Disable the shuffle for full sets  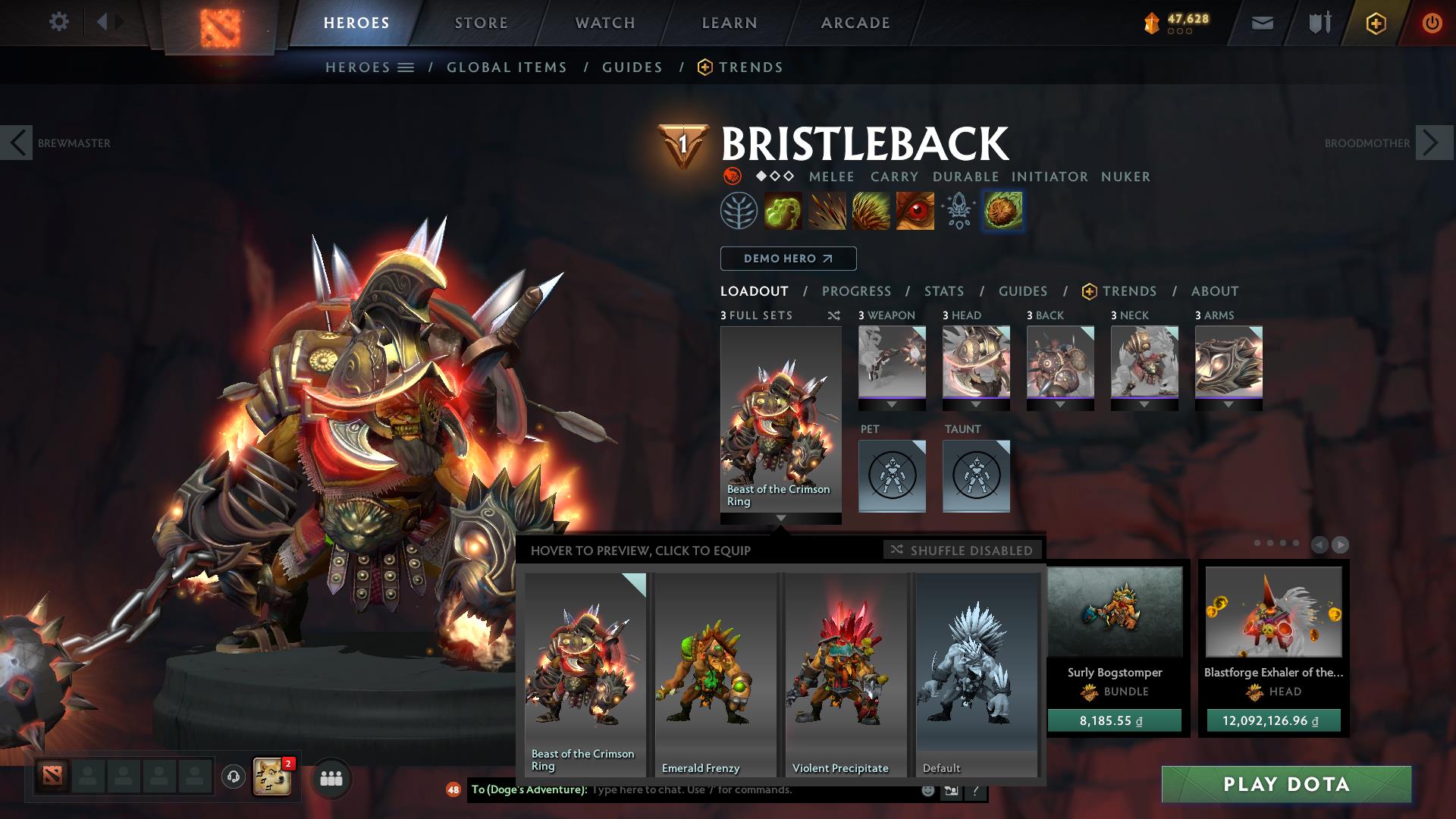tap(962, 551)
